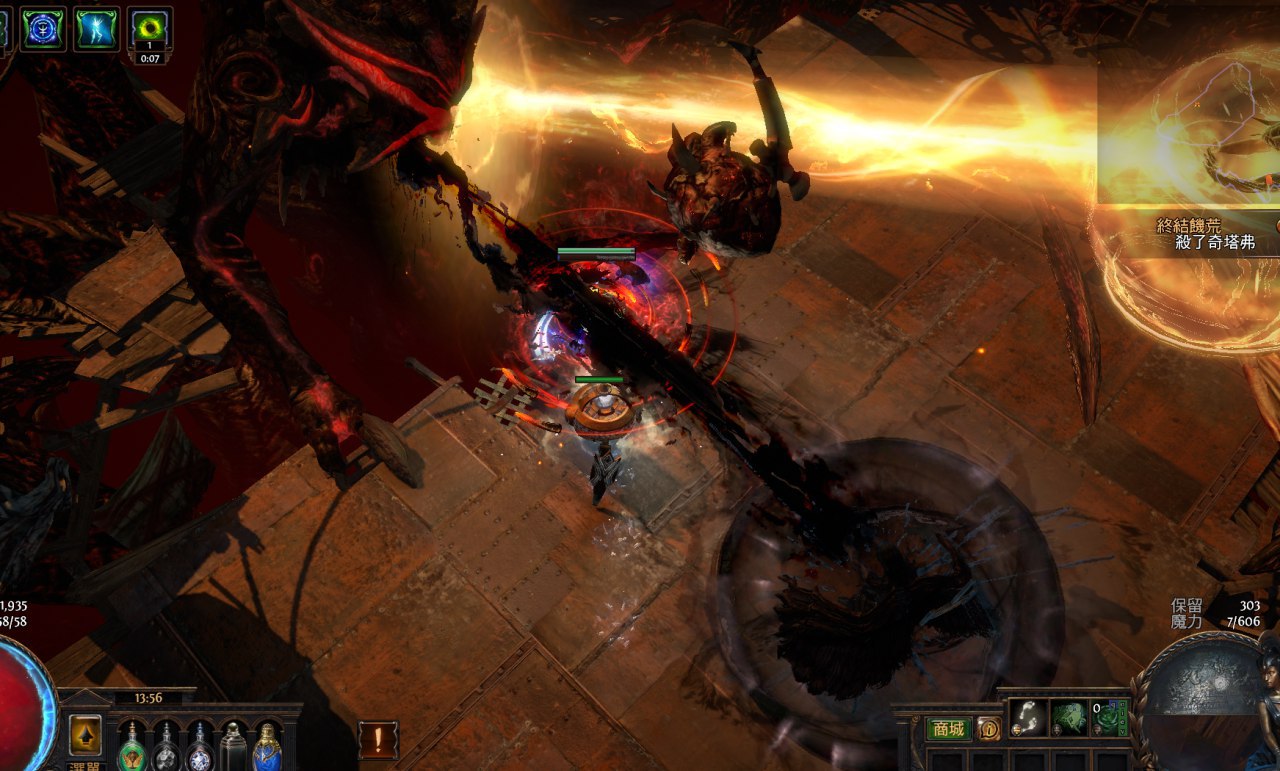Click the blue trident-circle buff icon
The width and height of the screenshot is (1280, 771).
click(x=43, y=28)
